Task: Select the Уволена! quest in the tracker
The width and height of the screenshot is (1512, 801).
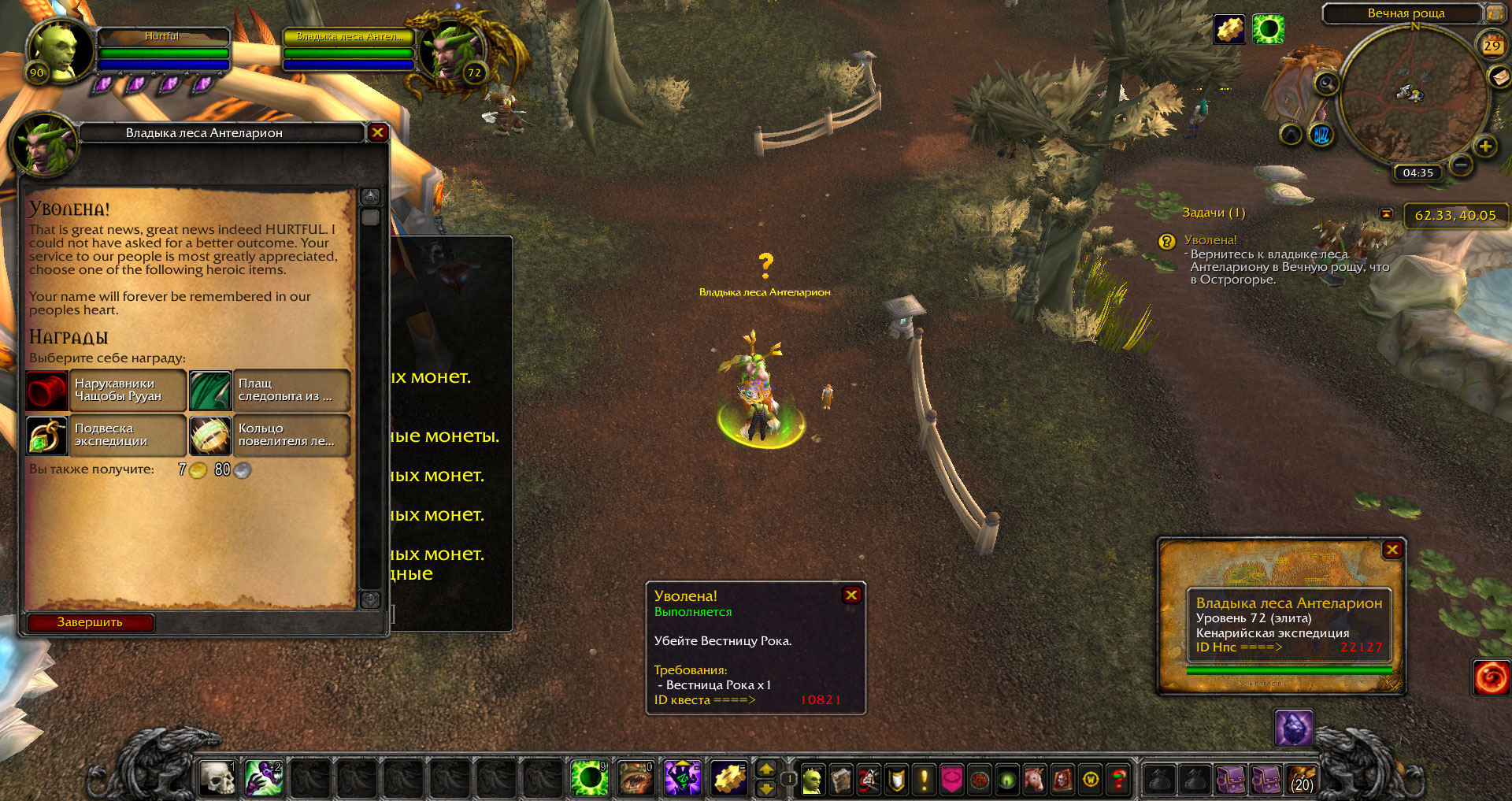Action: pos(1210,240)
